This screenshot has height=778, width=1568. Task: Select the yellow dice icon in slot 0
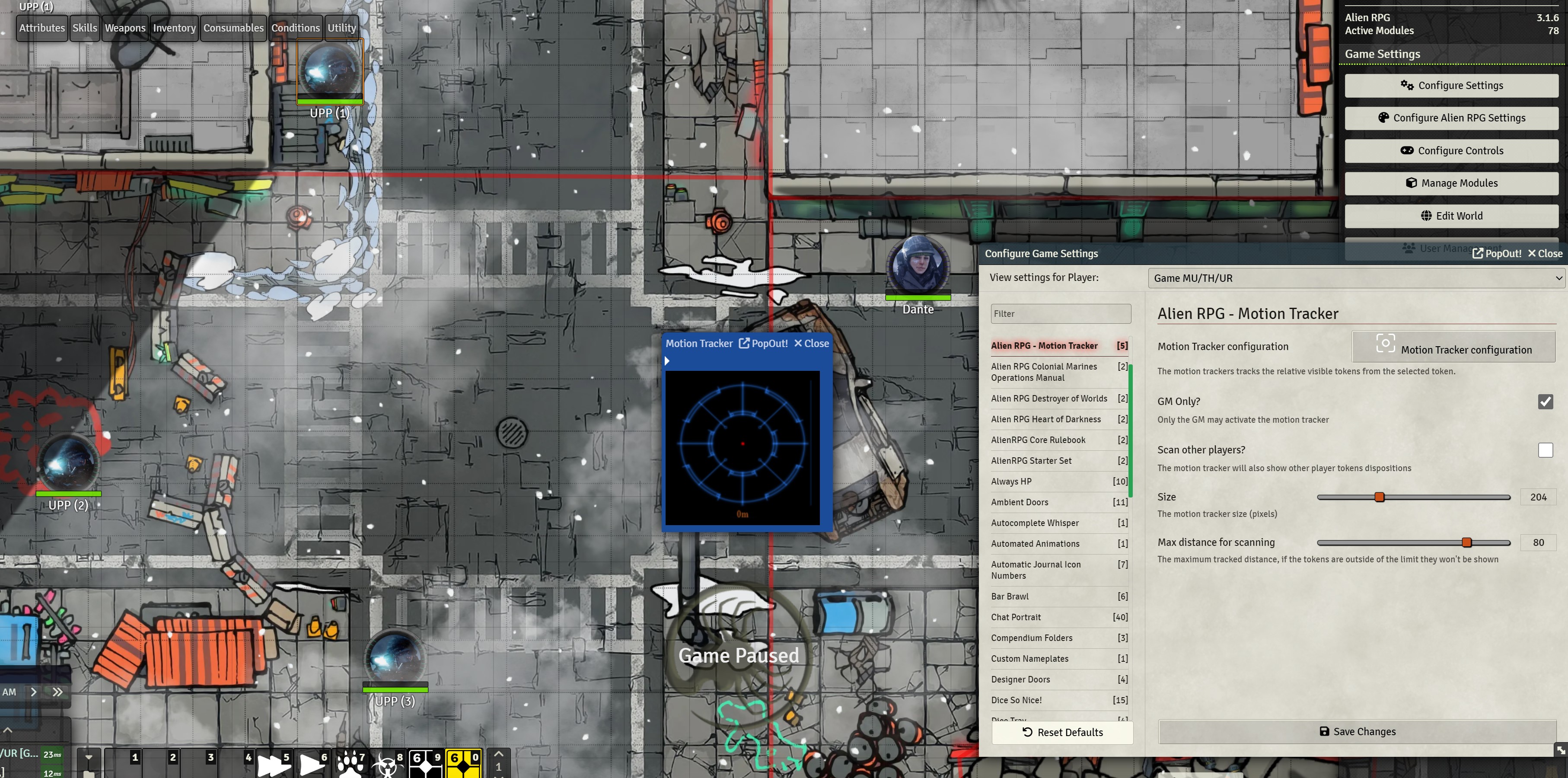pos(464,764)
